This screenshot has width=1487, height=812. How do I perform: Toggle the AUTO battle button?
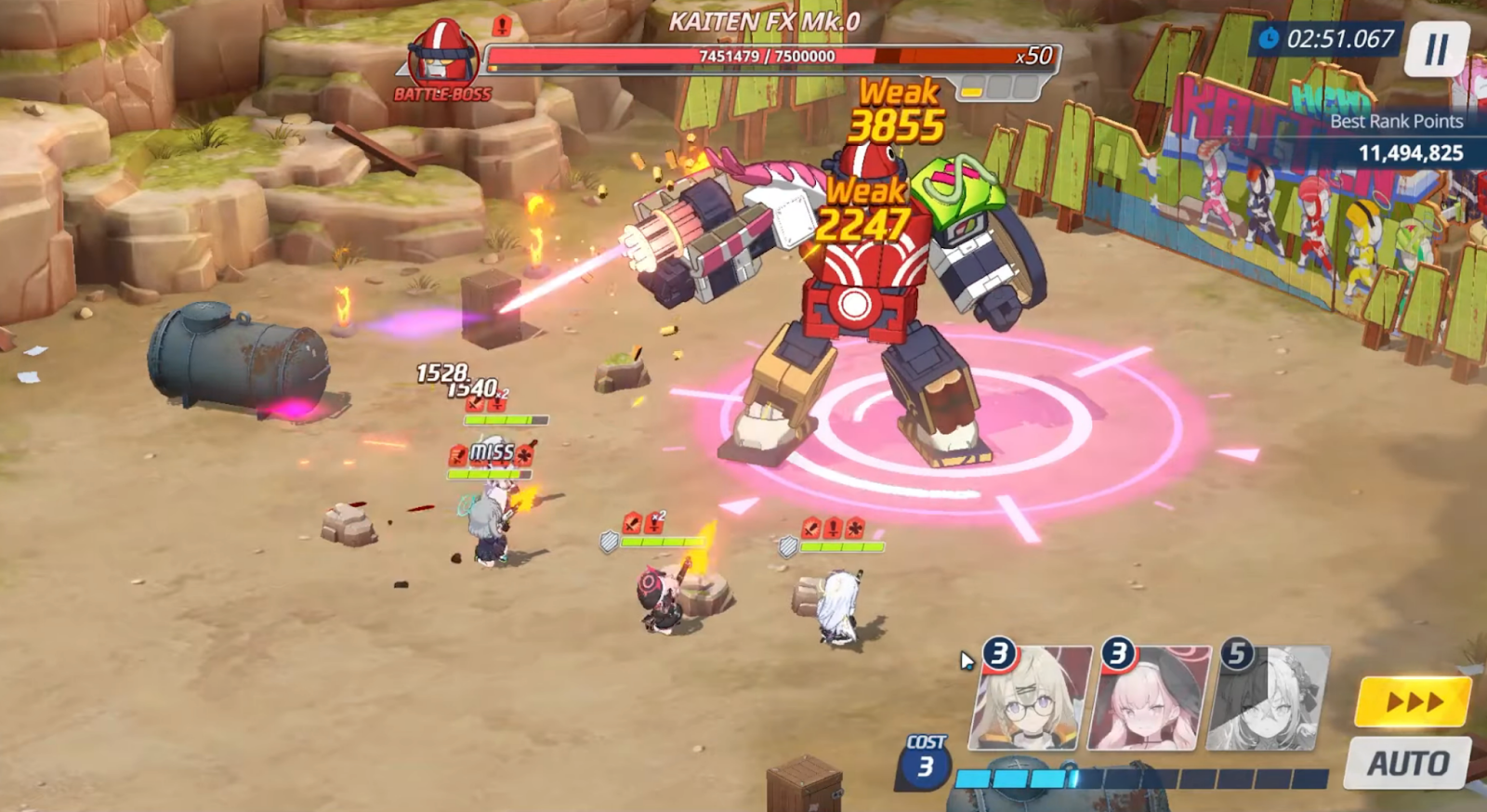pos(1408,763)
